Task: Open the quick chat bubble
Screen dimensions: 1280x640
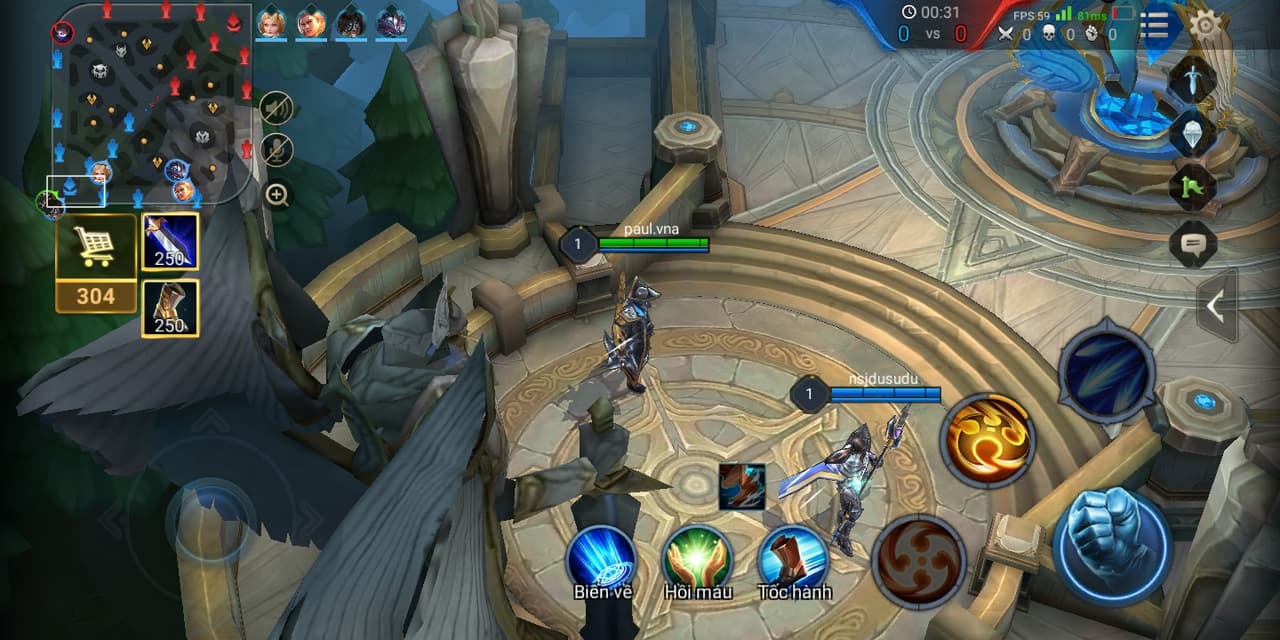Action: 1192,243
